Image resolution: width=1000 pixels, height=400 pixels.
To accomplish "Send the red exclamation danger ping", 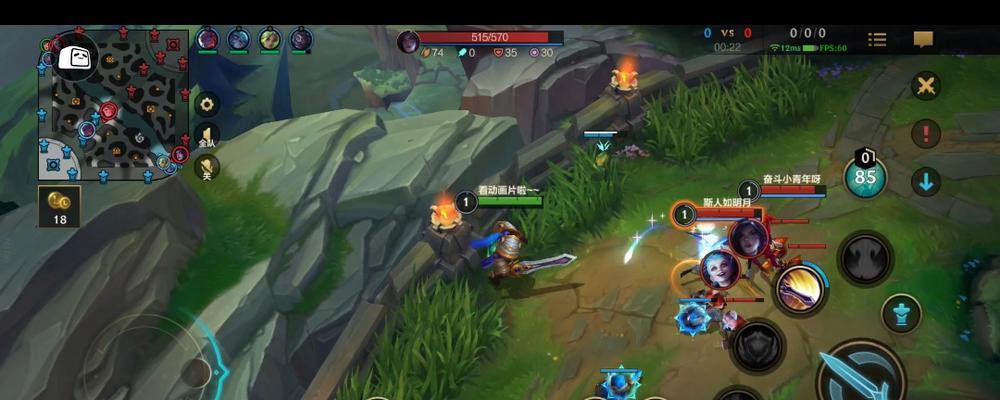I will 927,133.
